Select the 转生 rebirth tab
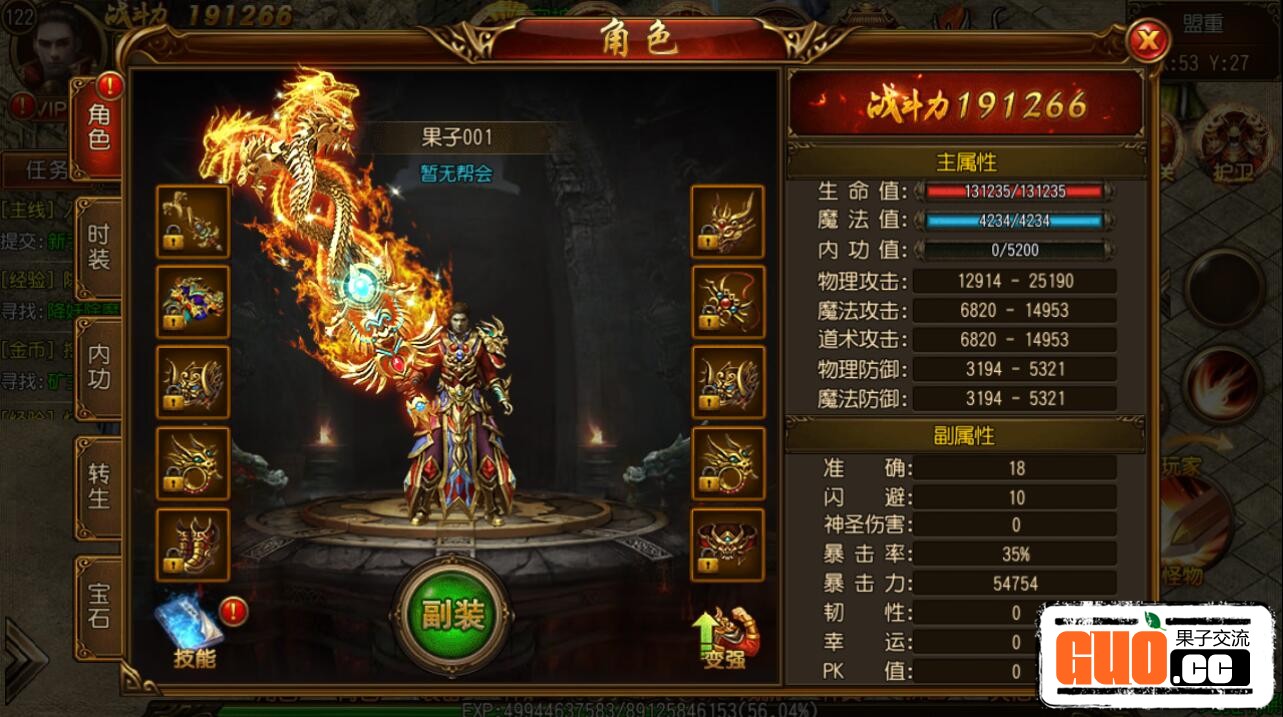This screenshot has height=717, width=1283. [x=99, y=485]
